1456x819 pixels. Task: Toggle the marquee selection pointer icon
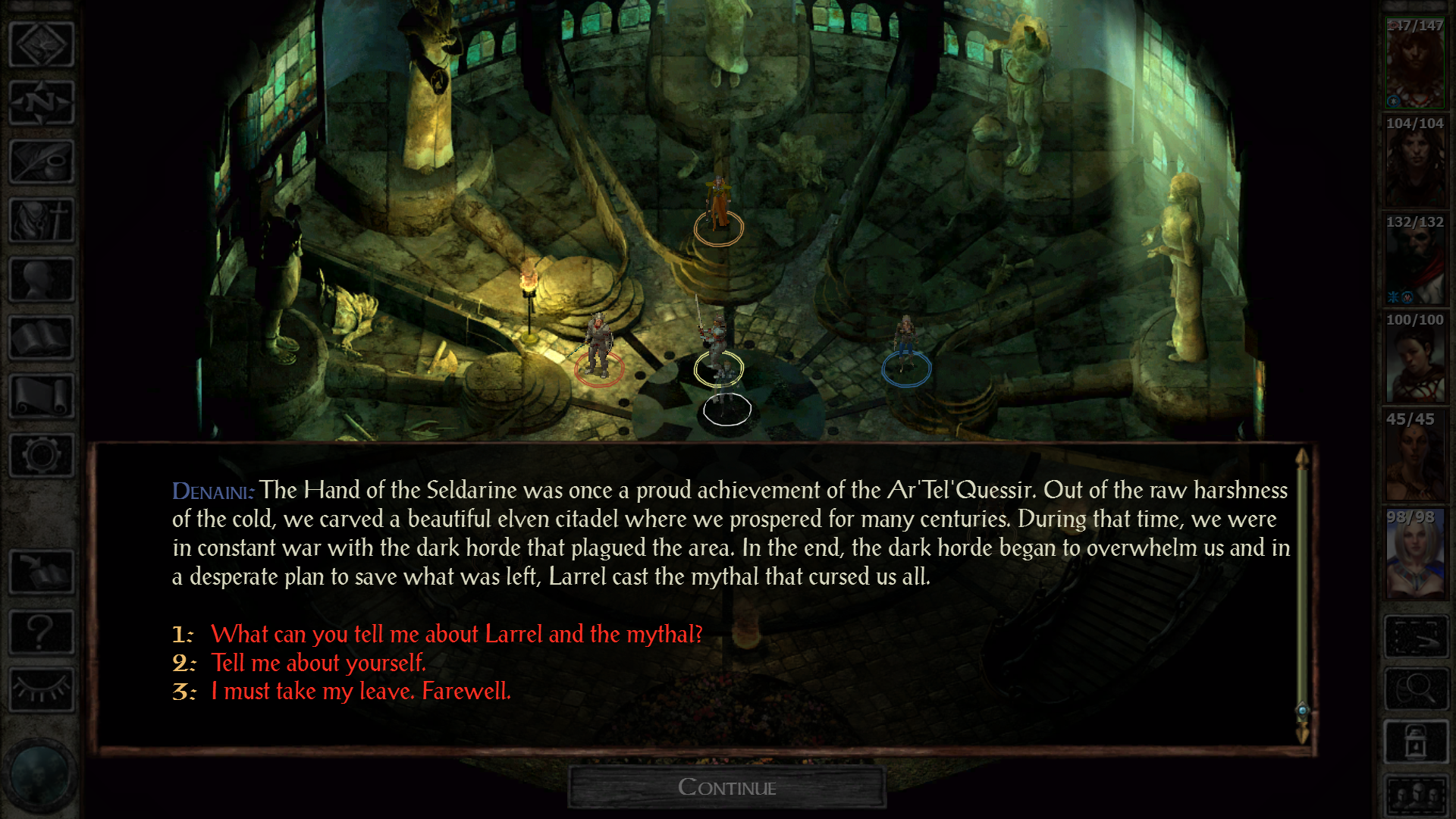1417,637
